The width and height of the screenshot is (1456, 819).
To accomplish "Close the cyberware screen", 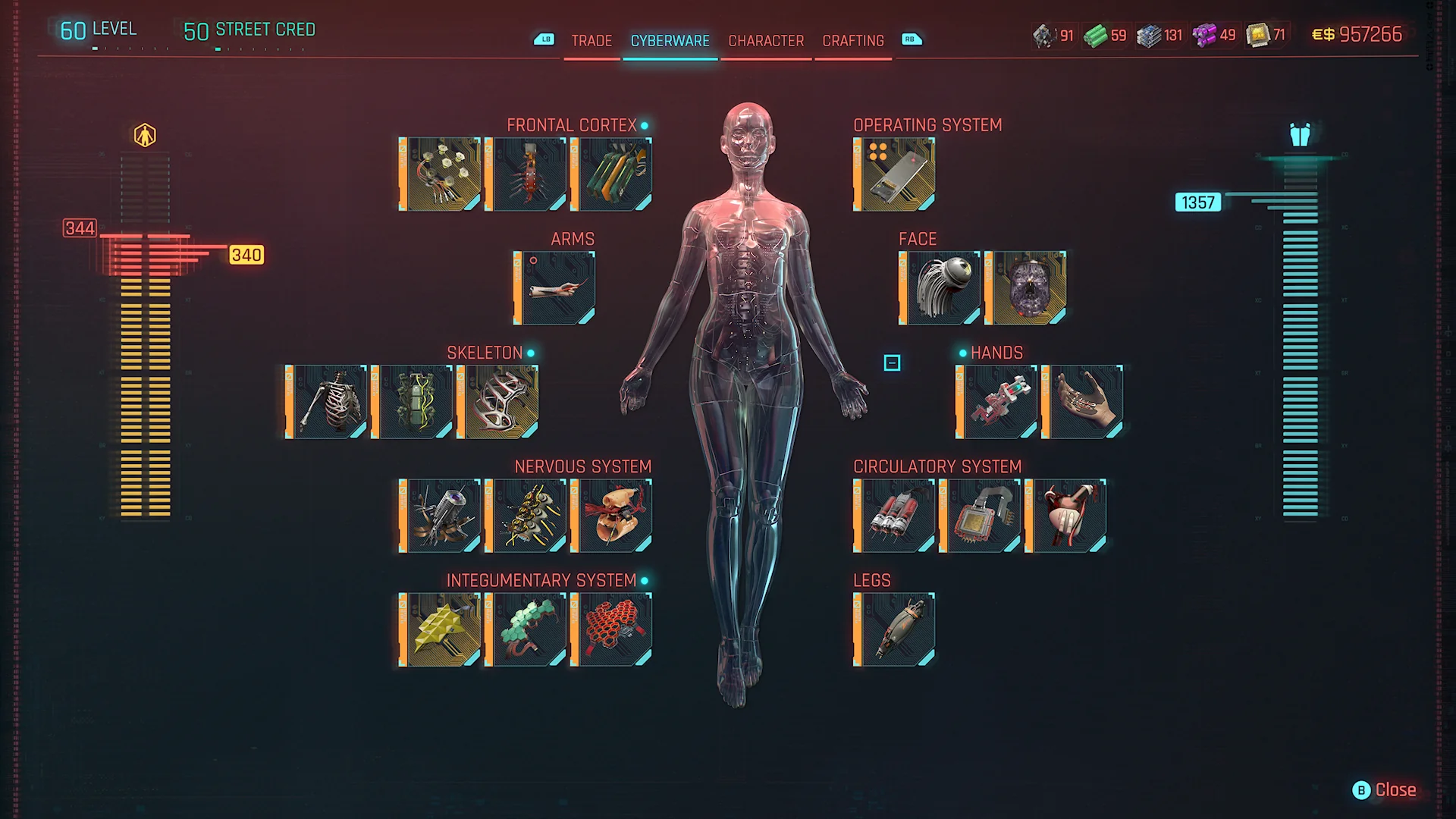I will click(x=1385, y=790).
